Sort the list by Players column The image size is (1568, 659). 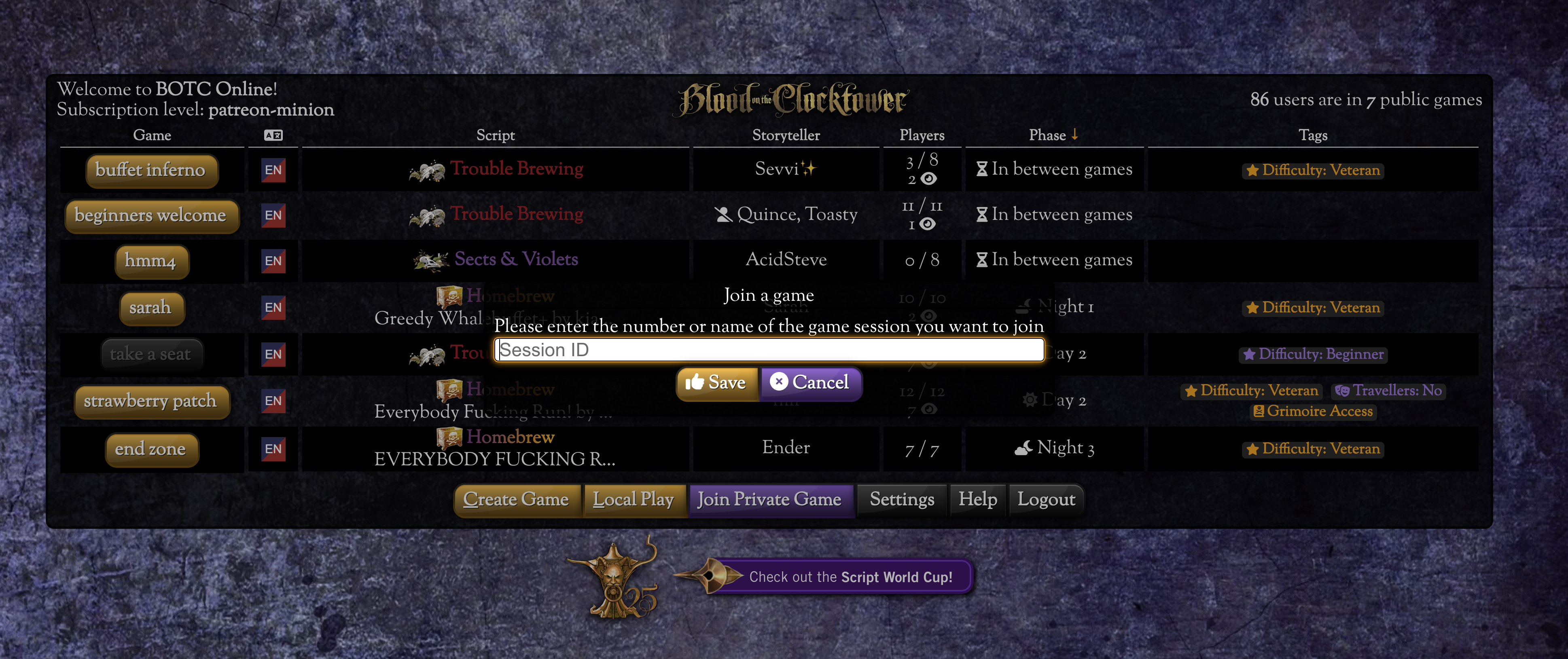click(x=922, y=135)
